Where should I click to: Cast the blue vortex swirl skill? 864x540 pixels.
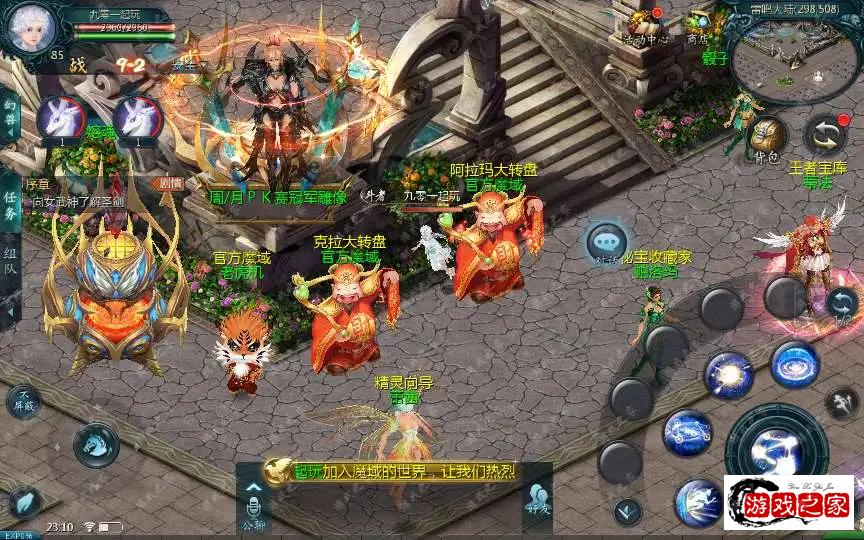point(795,365)
